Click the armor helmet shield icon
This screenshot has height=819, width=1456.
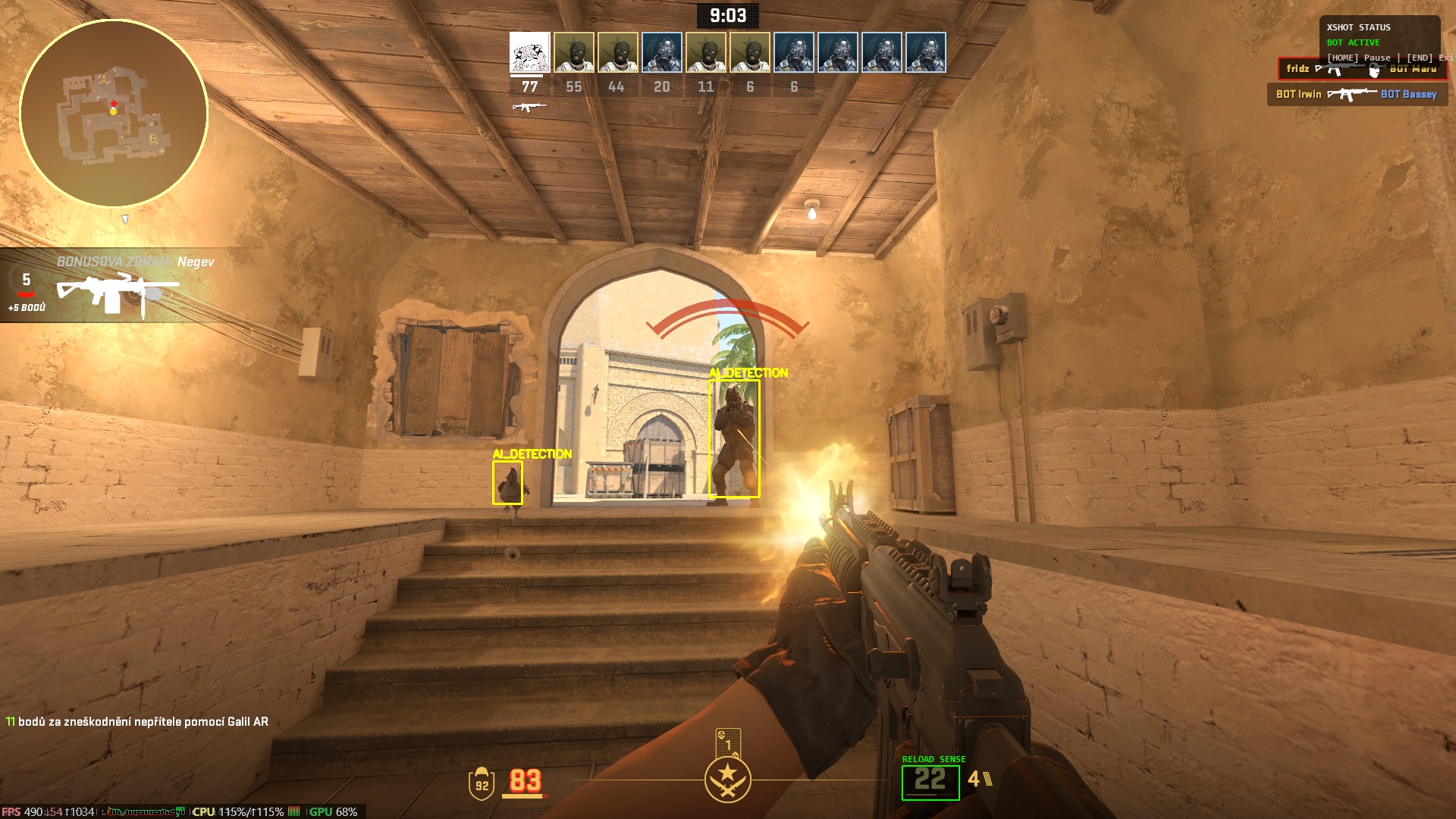[x=482, y=783]
